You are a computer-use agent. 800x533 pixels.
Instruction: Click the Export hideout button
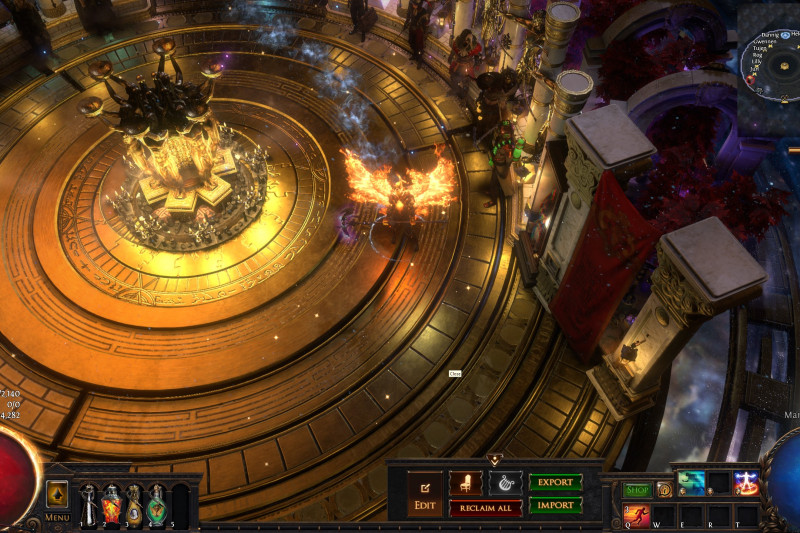pyautogui.click(x=555, y=482)
